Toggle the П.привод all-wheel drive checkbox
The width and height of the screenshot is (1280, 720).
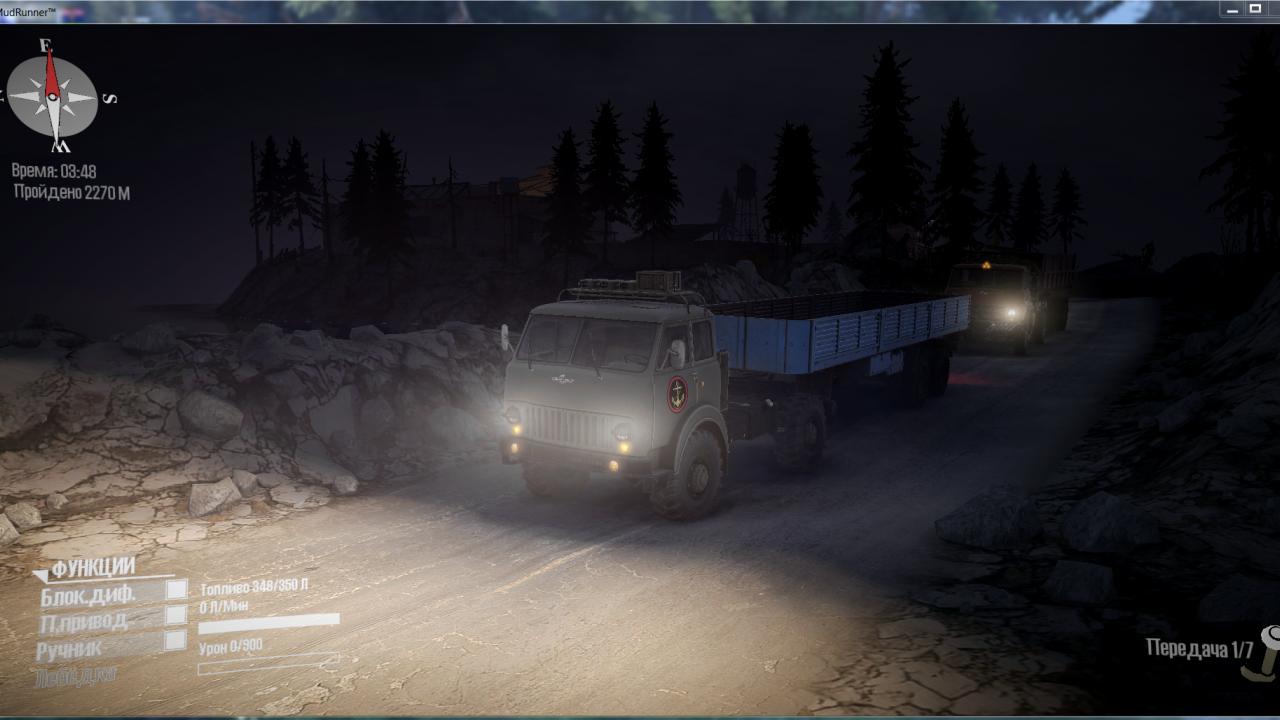tap(176, 615)
